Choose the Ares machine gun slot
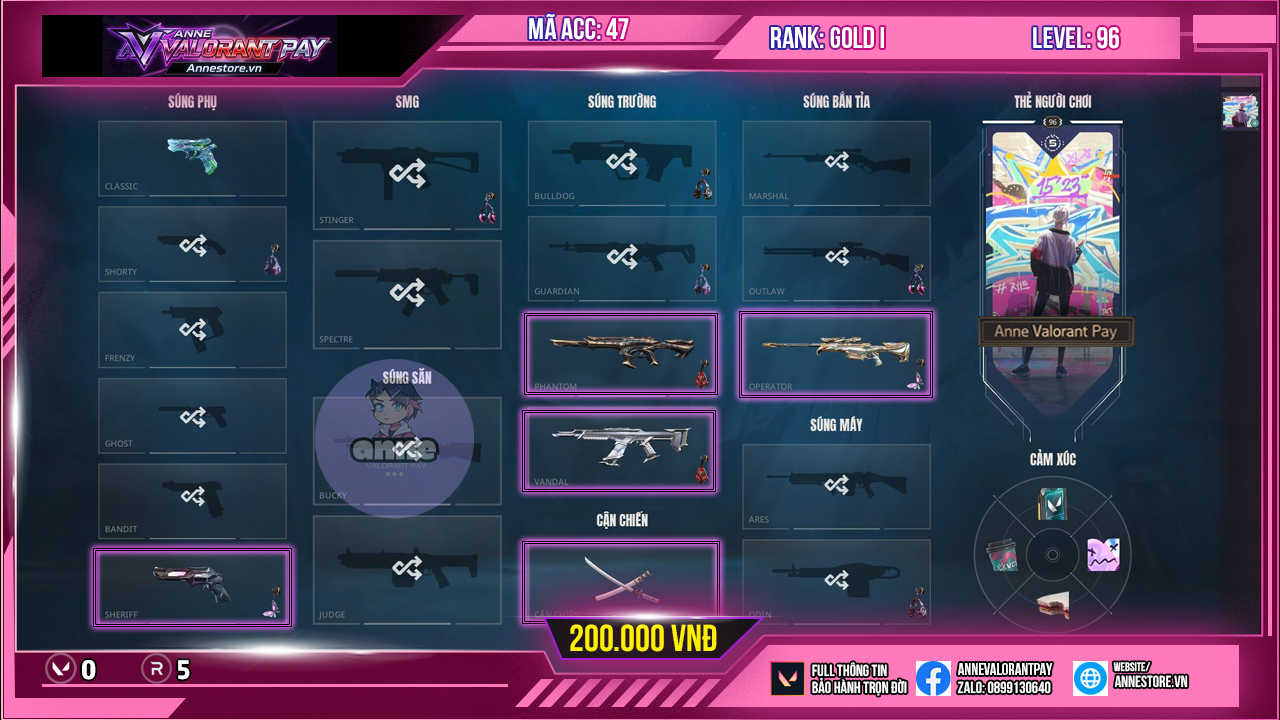1280x720 pixels. [x=836, y=486]
